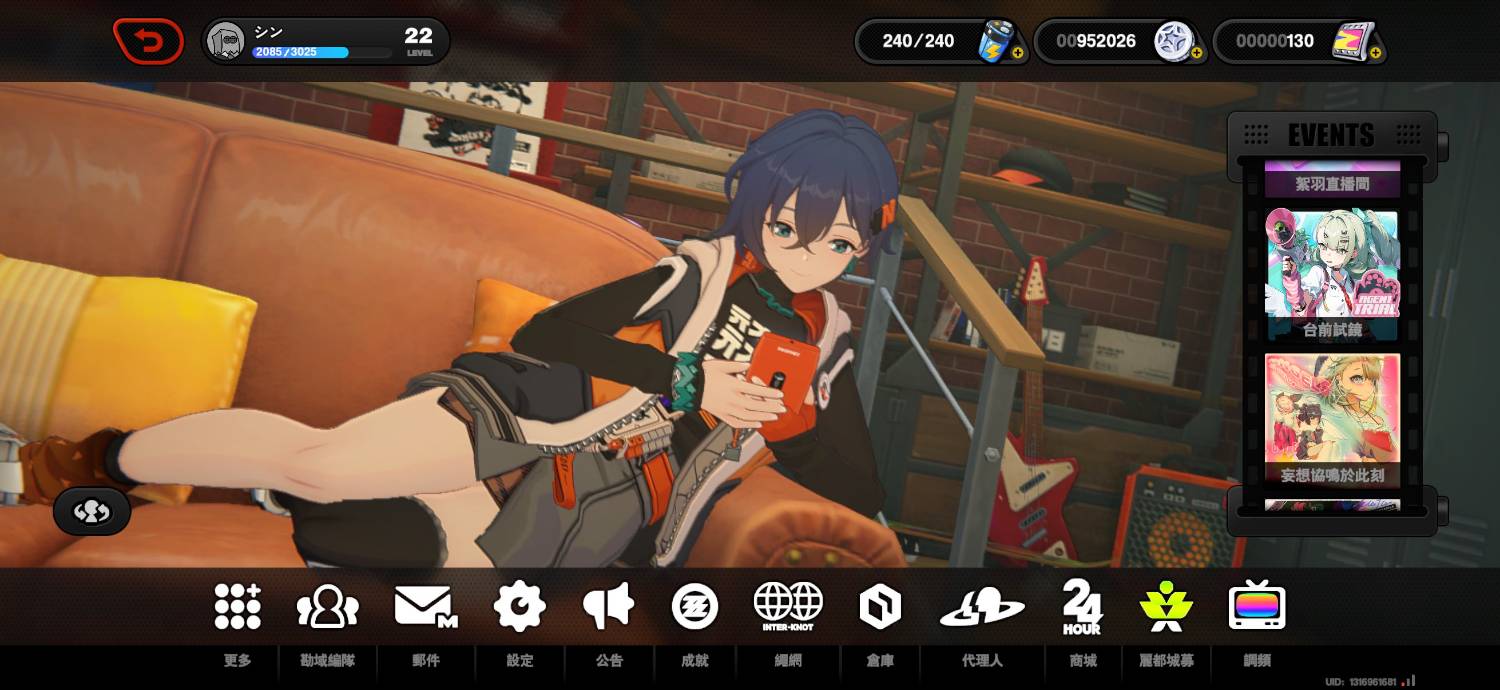Add Dennies with the coin plus button
The image size is (1500, 690).
(x=1195, y=53)
